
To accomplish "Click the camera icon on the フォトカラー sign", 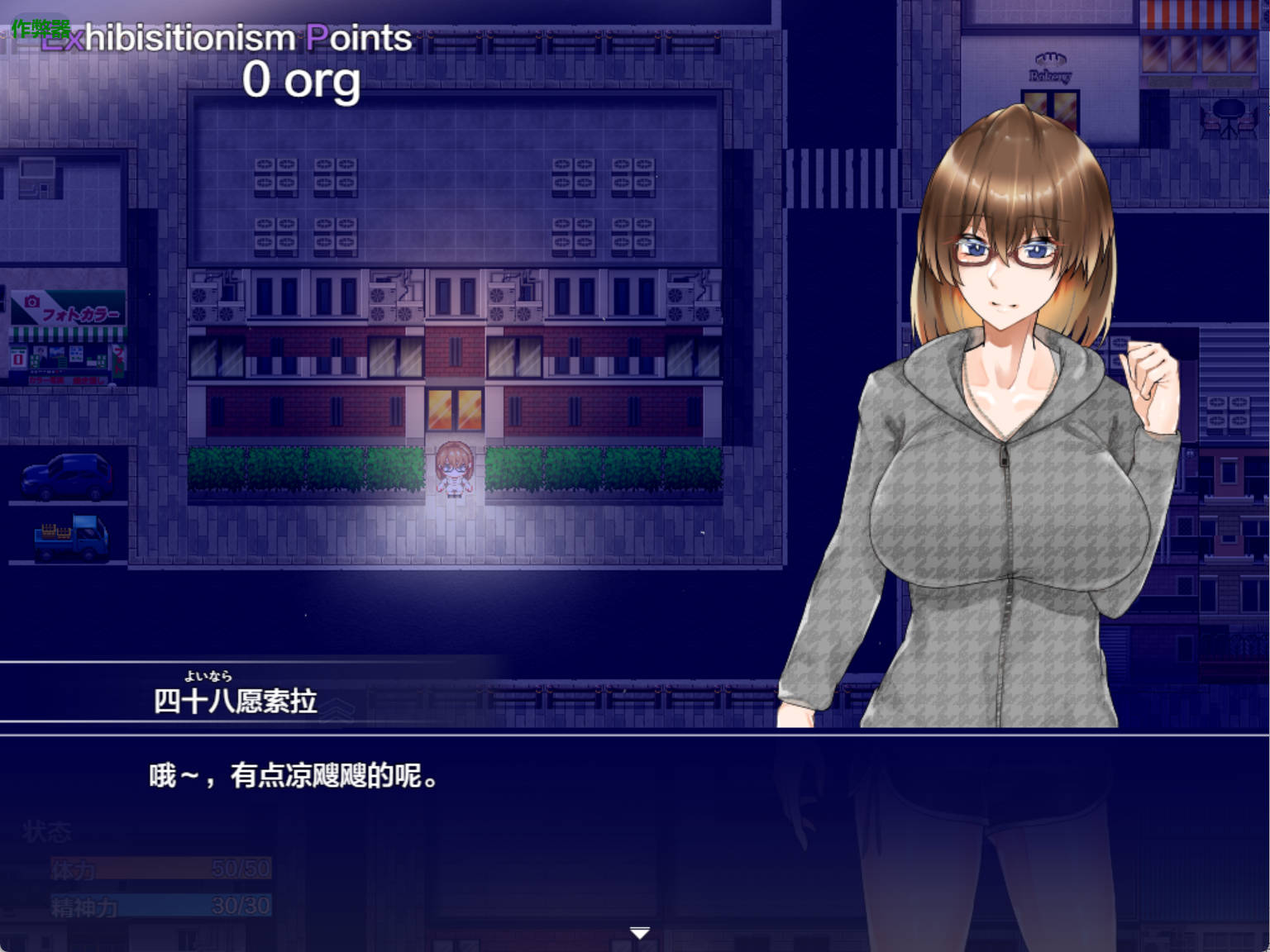I will click(x=31, y=301).
